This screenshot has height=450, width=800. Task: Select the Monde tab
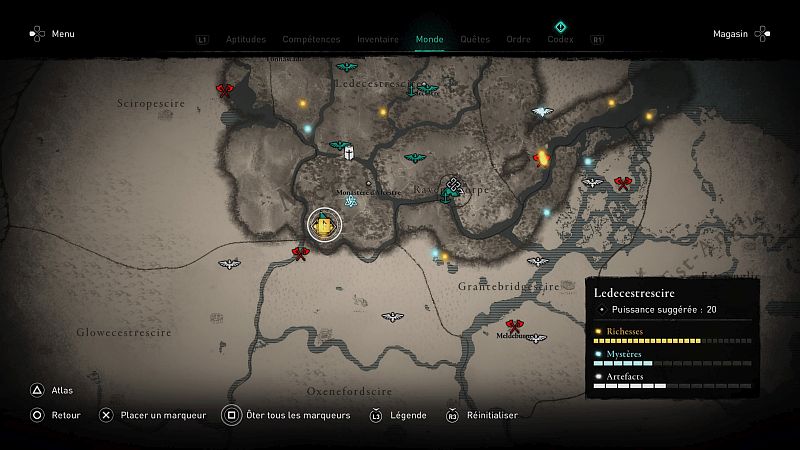click(430, 40)
